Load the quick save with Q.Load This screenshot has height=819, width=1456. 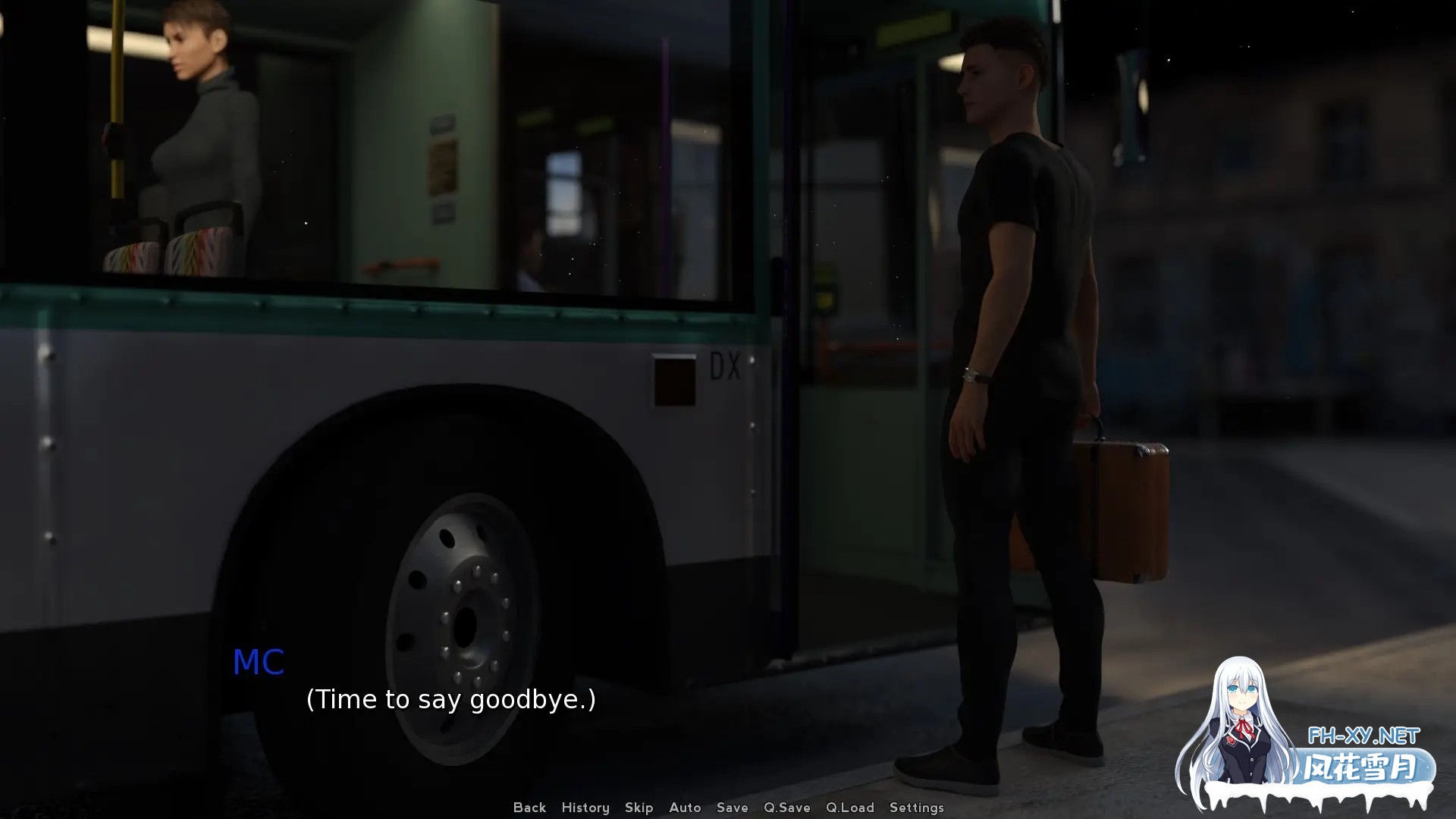(850, 808)
